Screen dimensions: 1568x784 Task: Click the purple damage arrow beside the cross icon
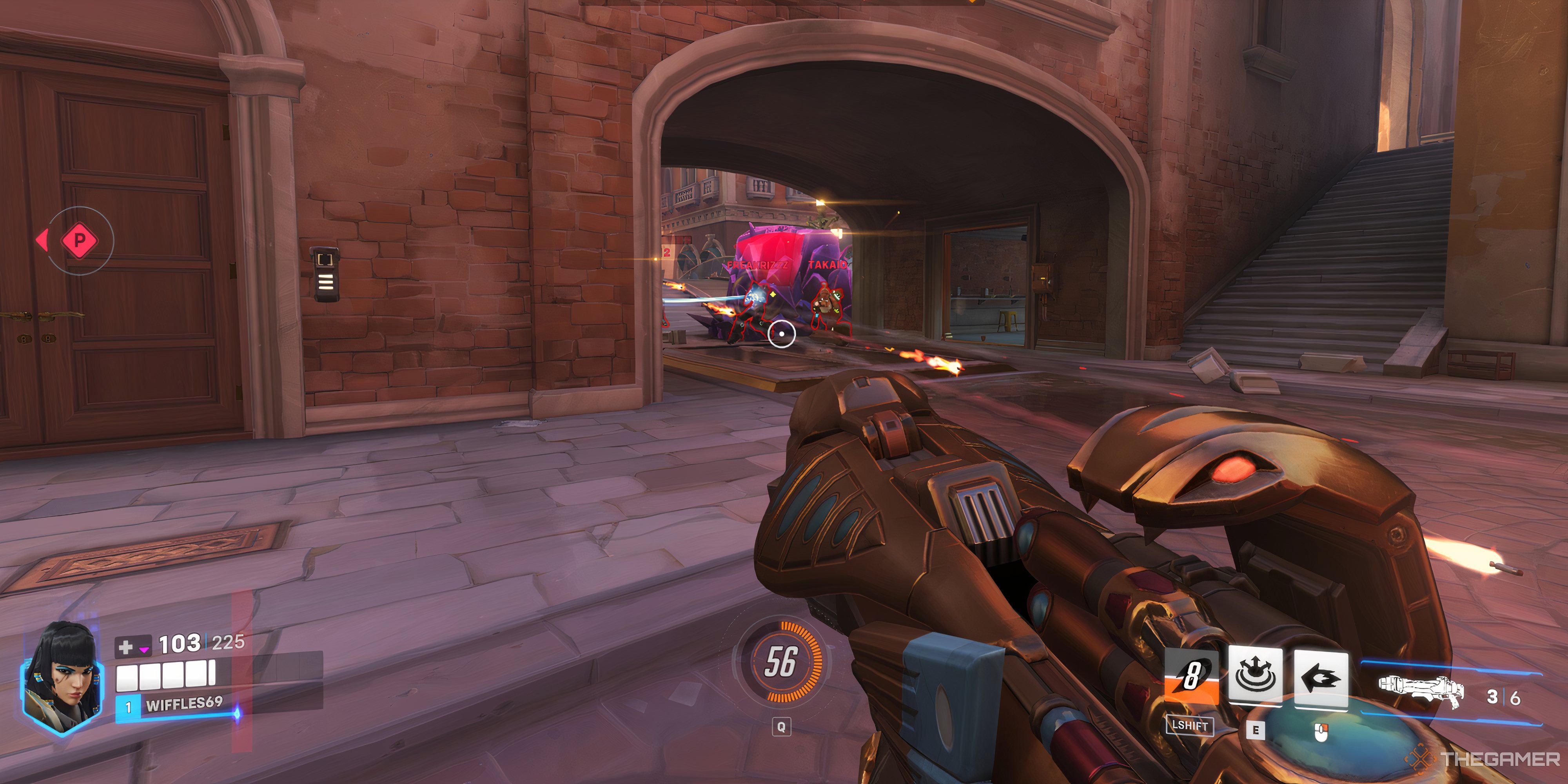click(144, 649)
